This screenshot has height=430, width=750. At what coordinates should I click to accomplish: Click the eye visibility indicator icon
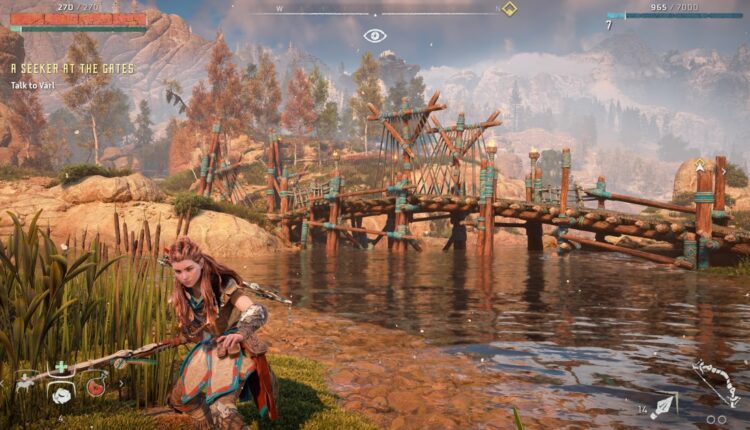[374, 35]
